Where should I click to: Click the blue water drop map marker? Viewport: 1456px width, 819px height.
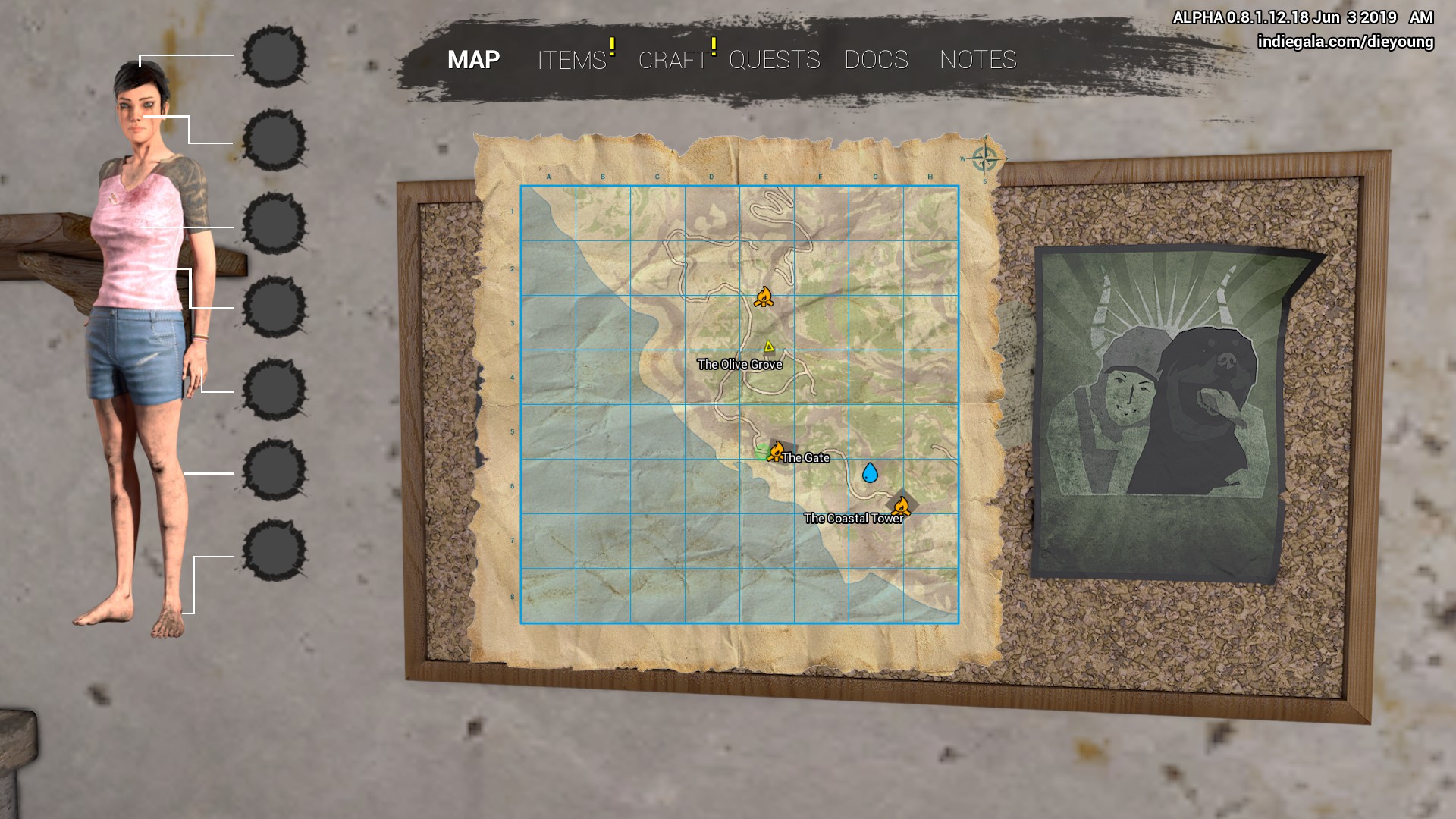coord(870,473)
